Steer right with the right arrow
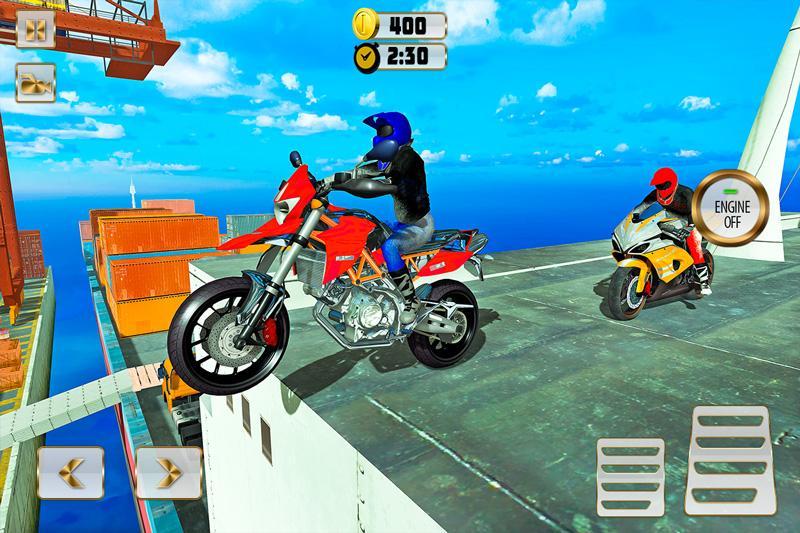800x533 pixels. (x=168, y=473)
